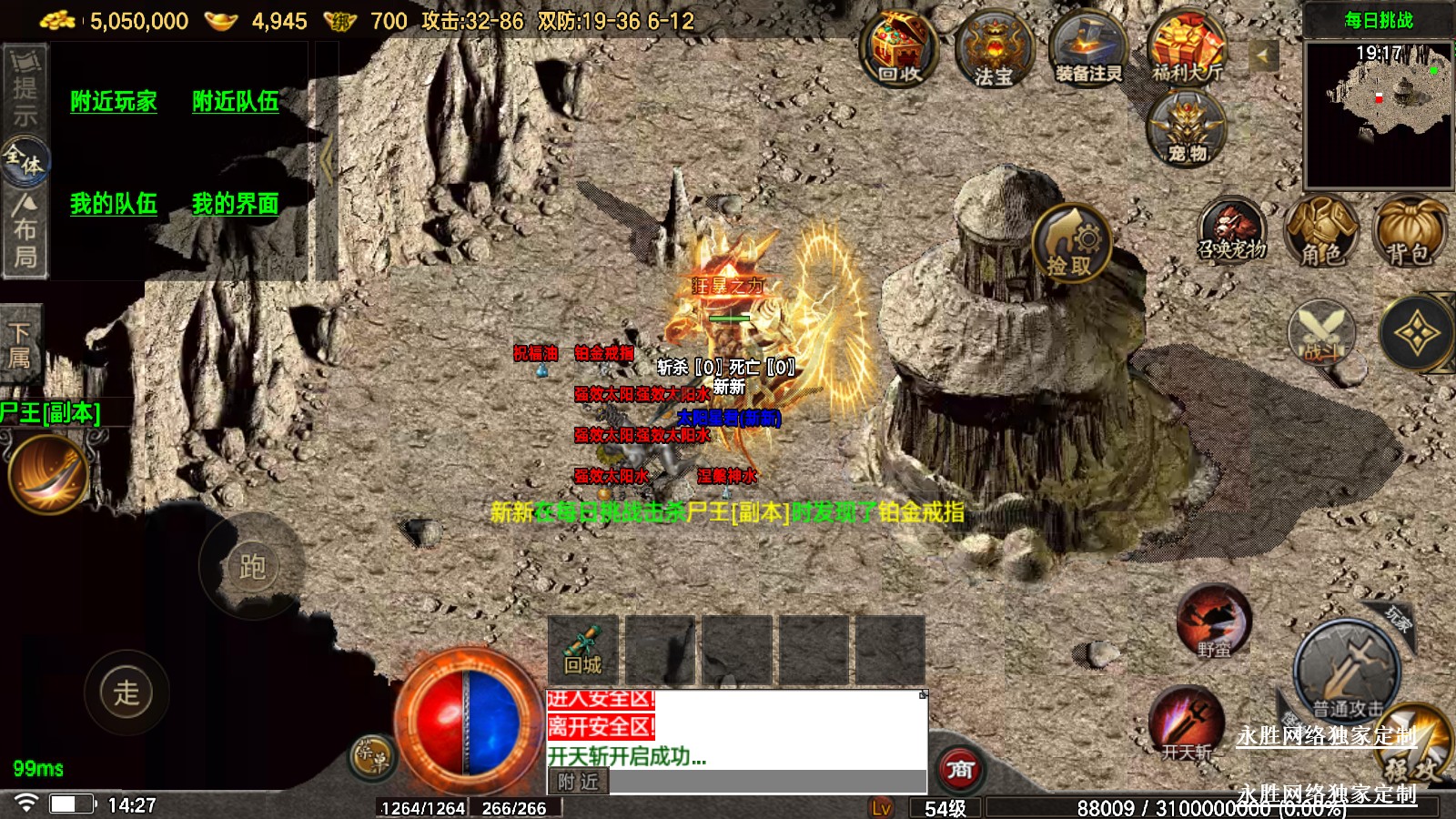Screen dimensions: 1456x819
Task: Open the 背包 backpack
Action: click(x=1408, y=233)
